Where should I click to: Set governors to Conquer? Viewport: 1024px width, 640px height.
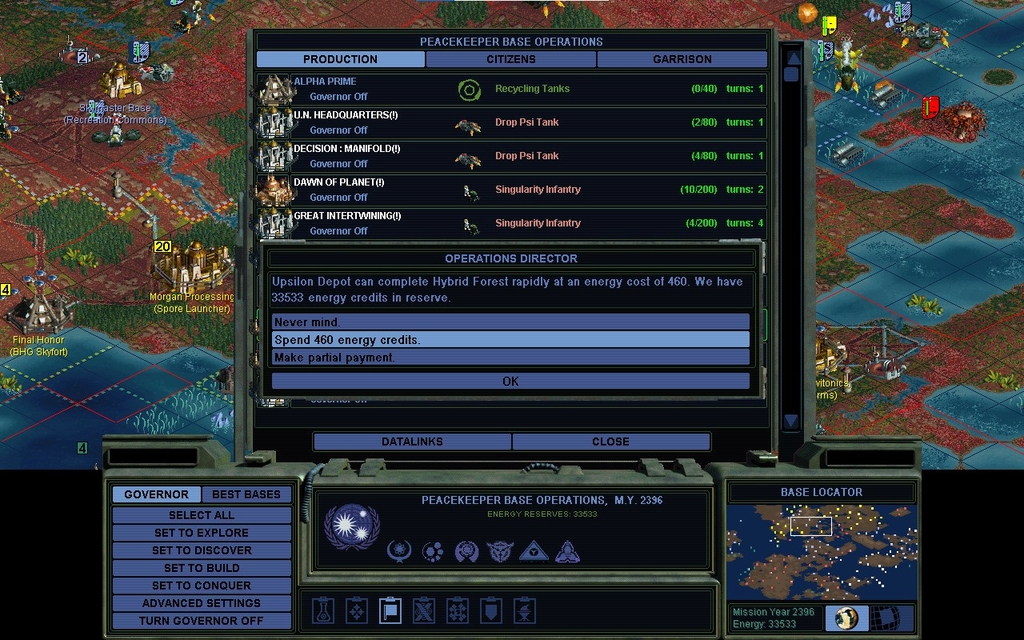coord(201,586)
